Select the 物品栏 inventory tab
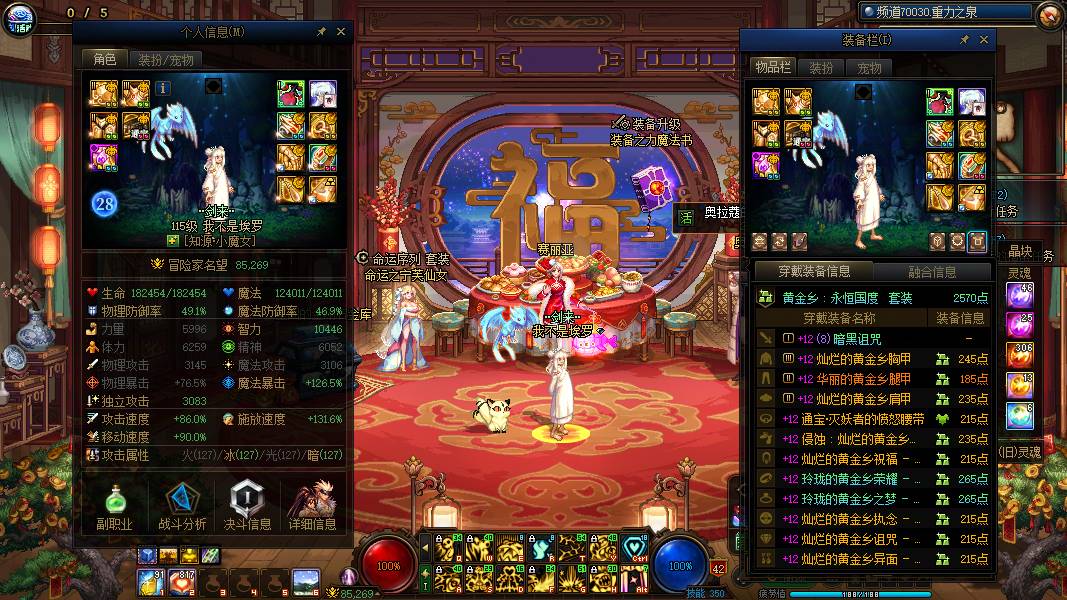This screenshot has width=1067, height=600. click(x=773, y=67)
